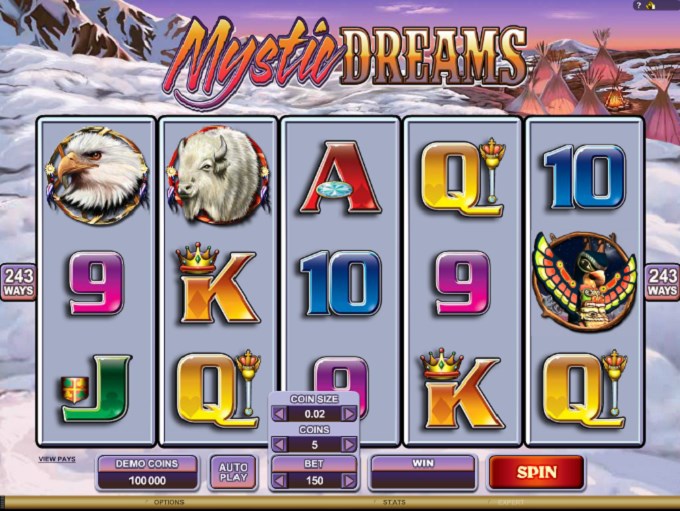The height and width of the screenshot is (511, 680).
Task: Increase the bet using the right arrow
Action: (x=349, y=481)
